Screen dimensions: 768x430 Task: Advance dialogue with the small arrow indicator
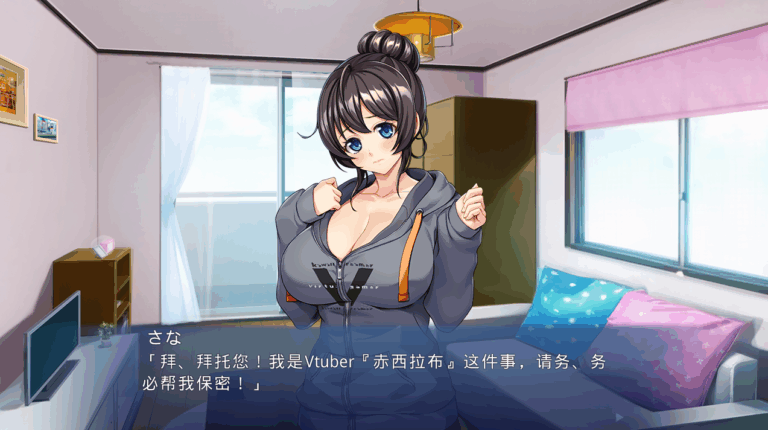tap(618, 415)
